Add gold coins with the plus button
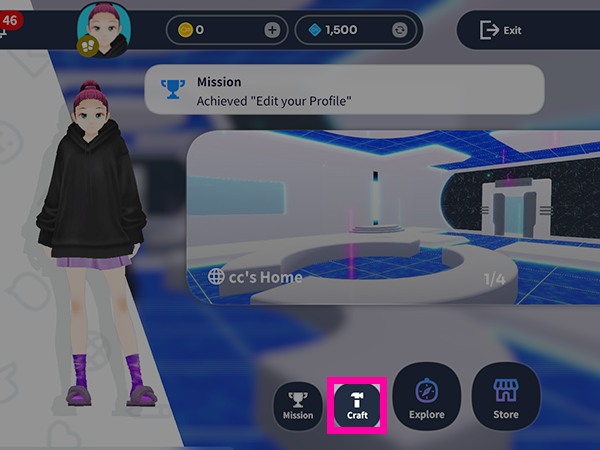 [x=272, y=30]
